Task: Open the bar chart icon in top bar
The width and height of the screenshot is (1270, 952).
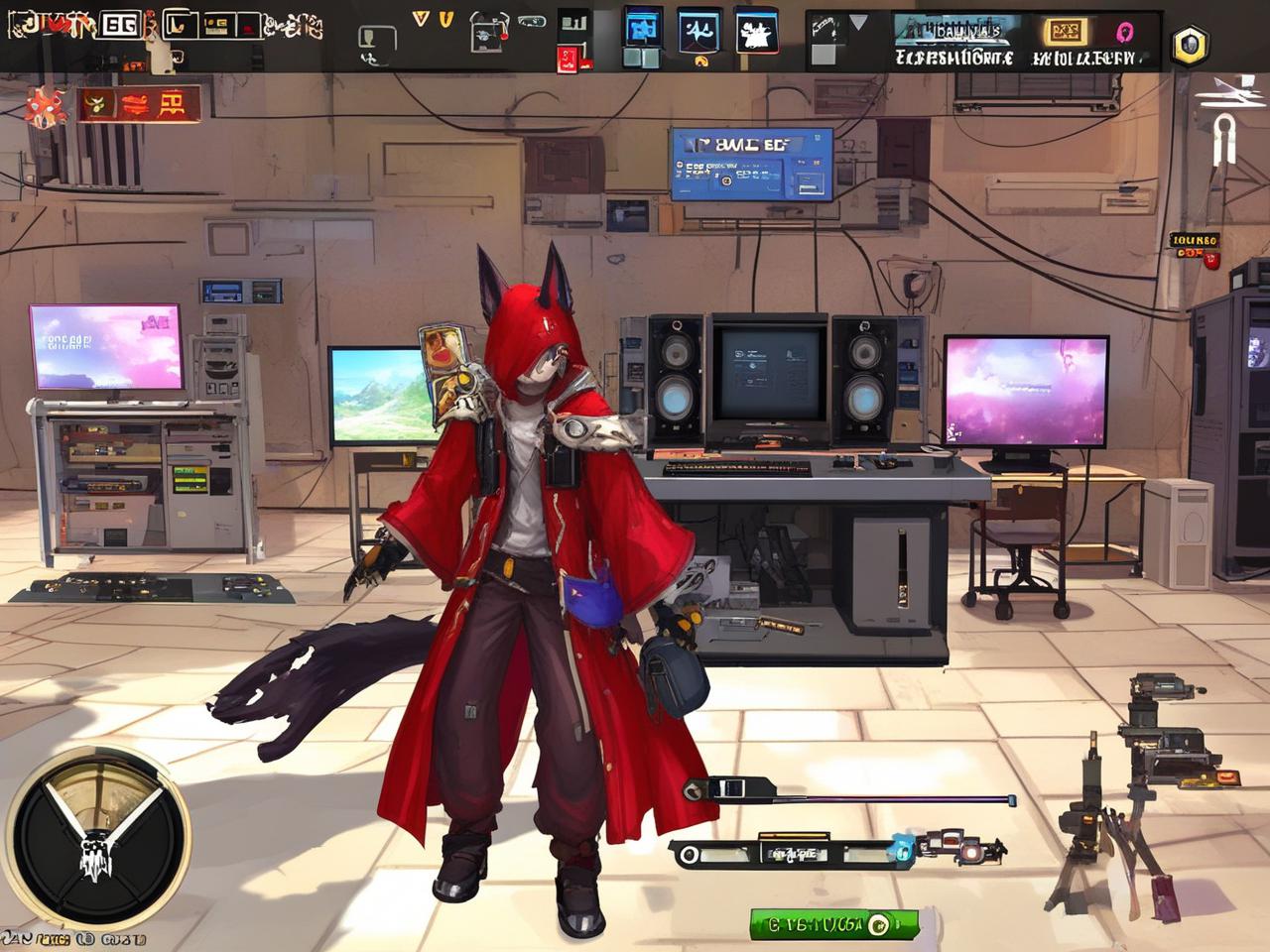Action: 572,23
